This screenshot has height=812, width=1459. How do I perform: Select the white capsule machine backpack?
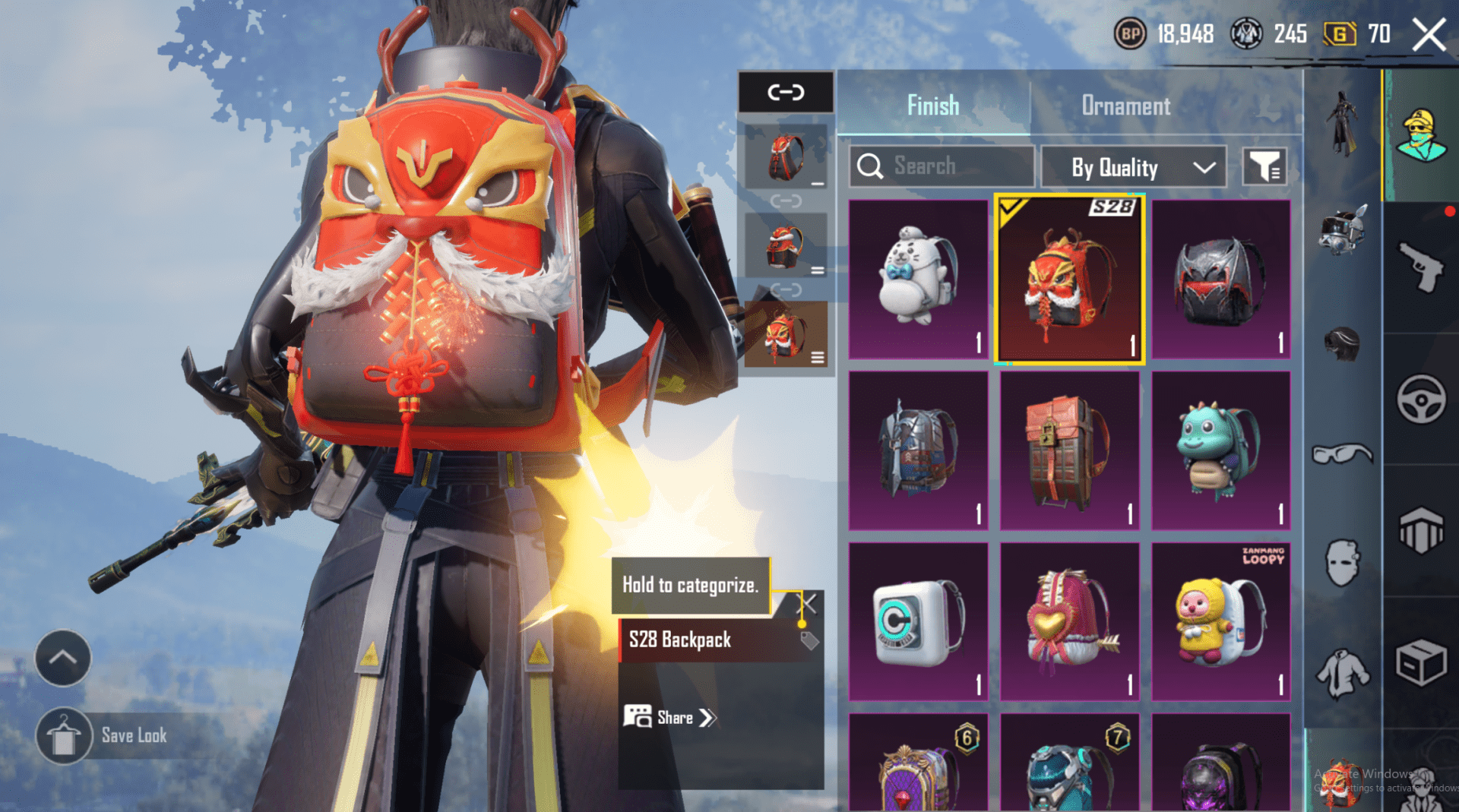[918, 621]
